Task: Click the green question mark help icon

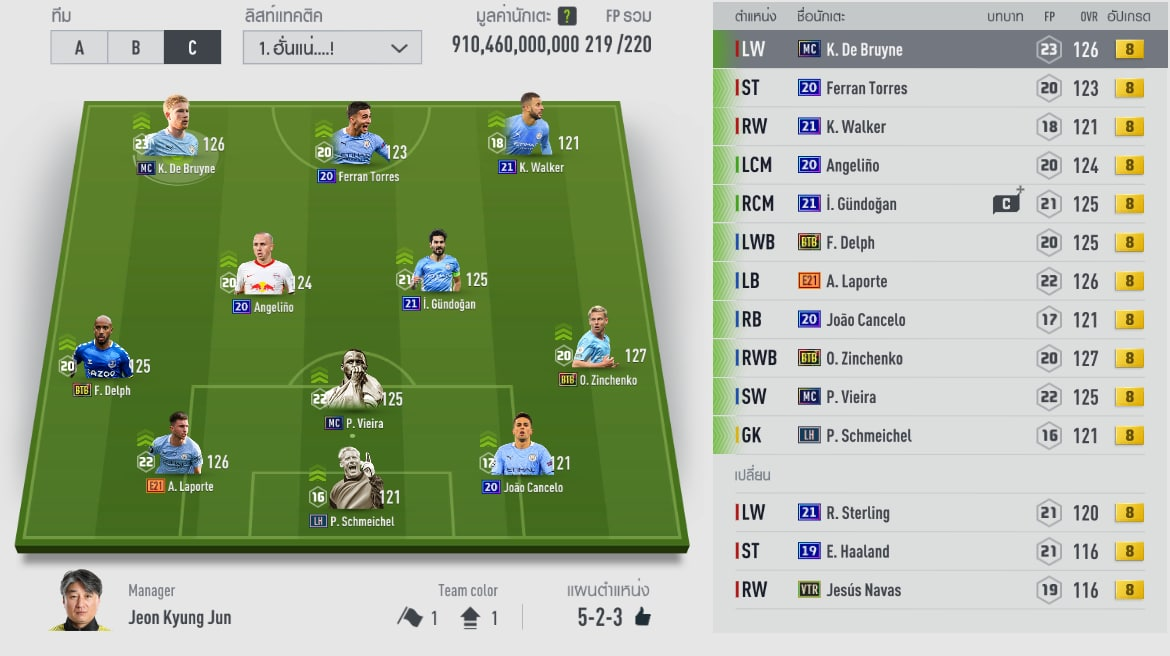Action: 567,16
